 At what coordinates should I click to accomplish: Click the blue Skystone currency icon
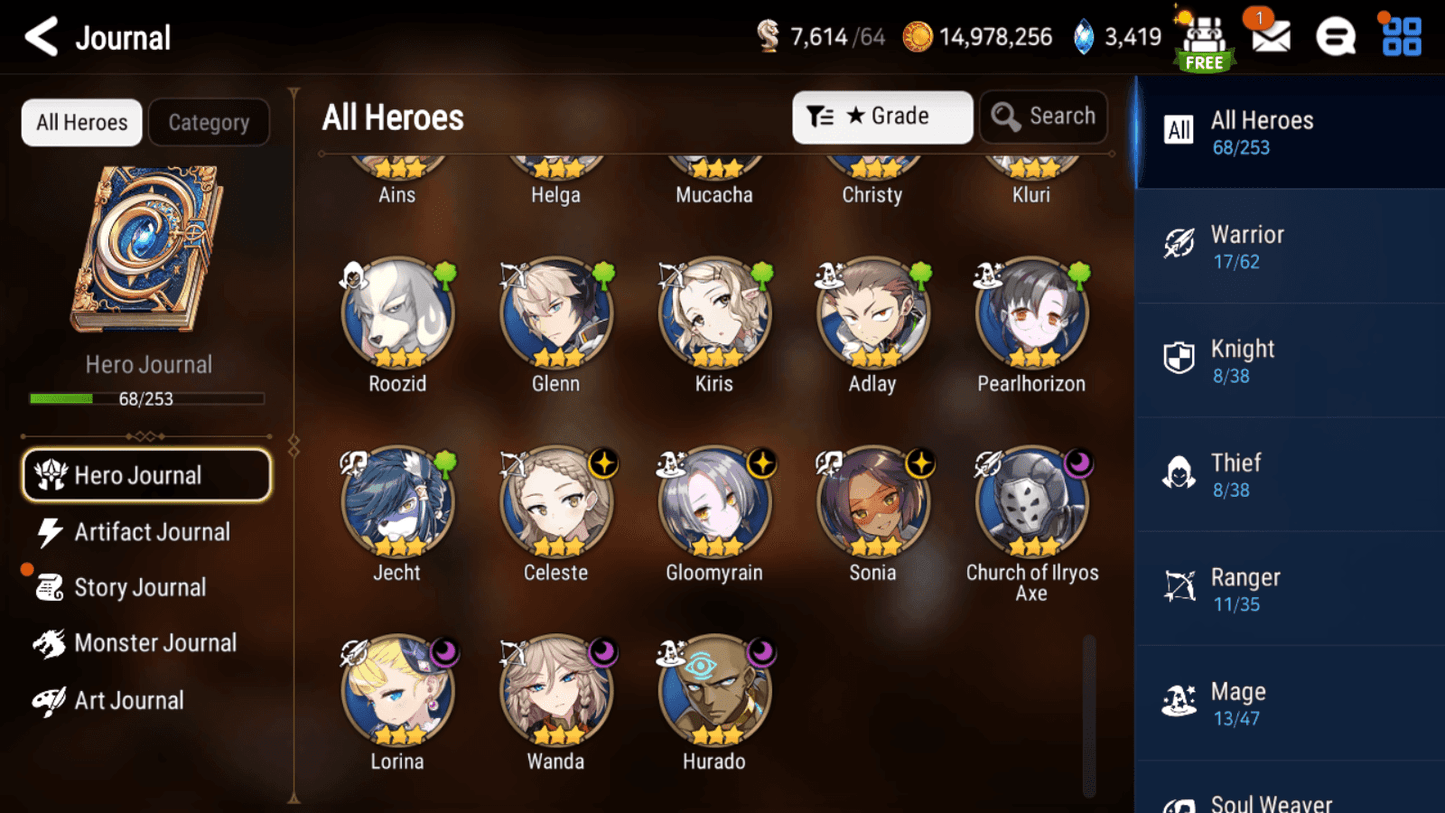pos(1085,36)
